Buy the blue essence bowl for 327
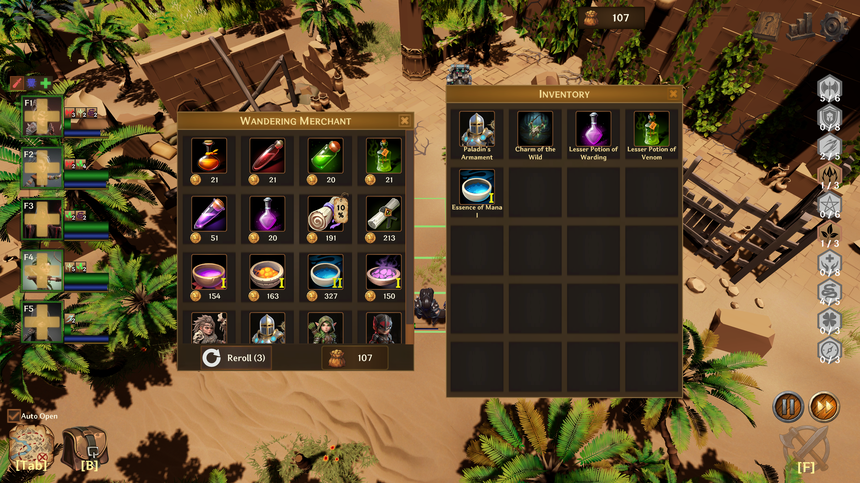This screenshot has width=860, height=483. click(326, 271)
